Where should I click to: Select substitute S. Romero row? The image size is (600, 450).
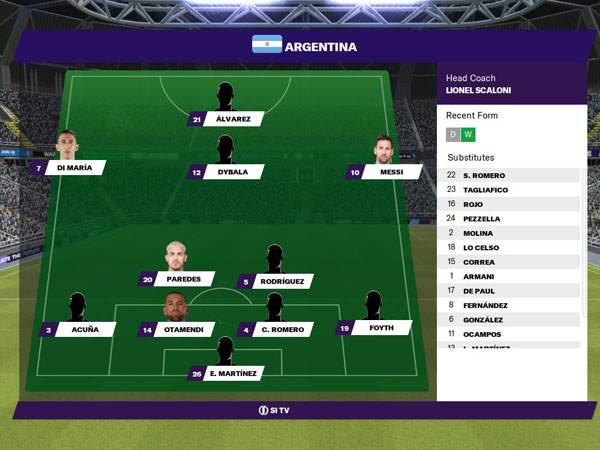[x=510, y=175]
